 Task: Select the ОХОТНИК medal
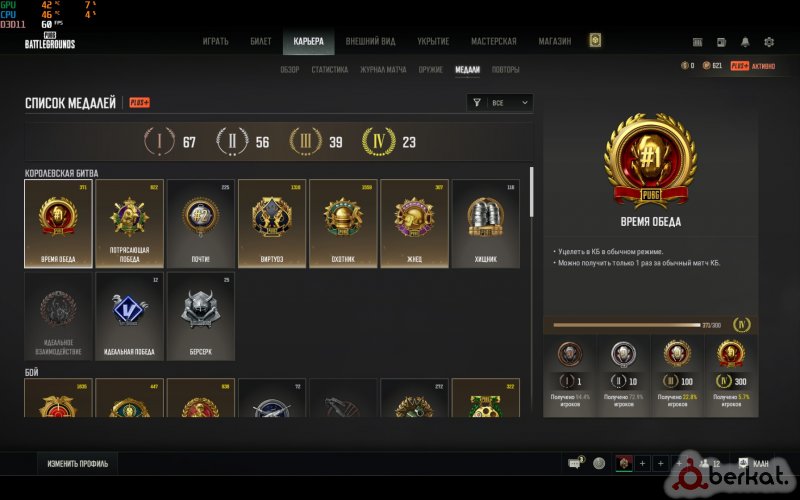click(343, 223)
